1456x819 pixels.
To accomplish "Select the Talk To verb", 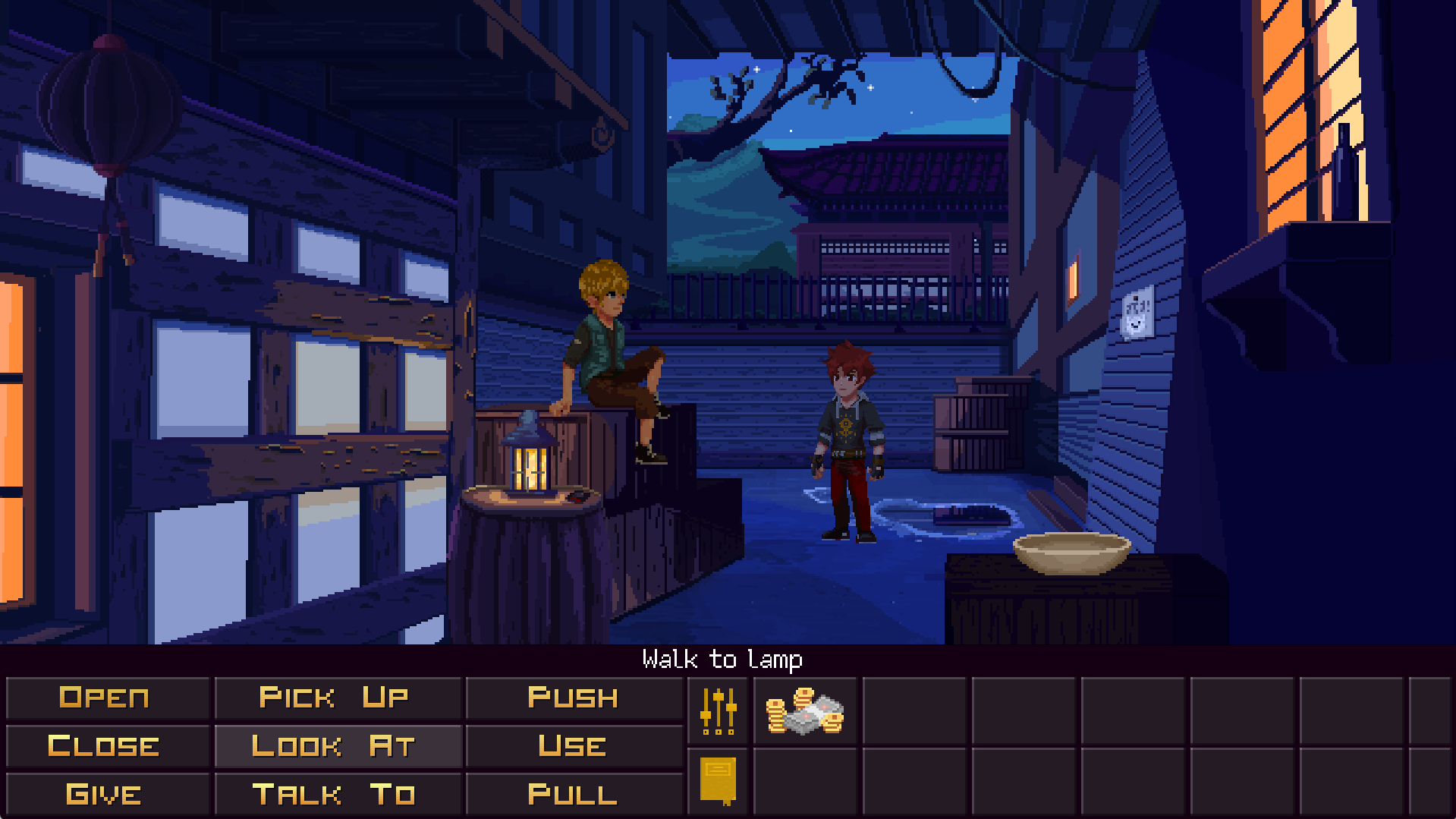I will click(335, 795).
